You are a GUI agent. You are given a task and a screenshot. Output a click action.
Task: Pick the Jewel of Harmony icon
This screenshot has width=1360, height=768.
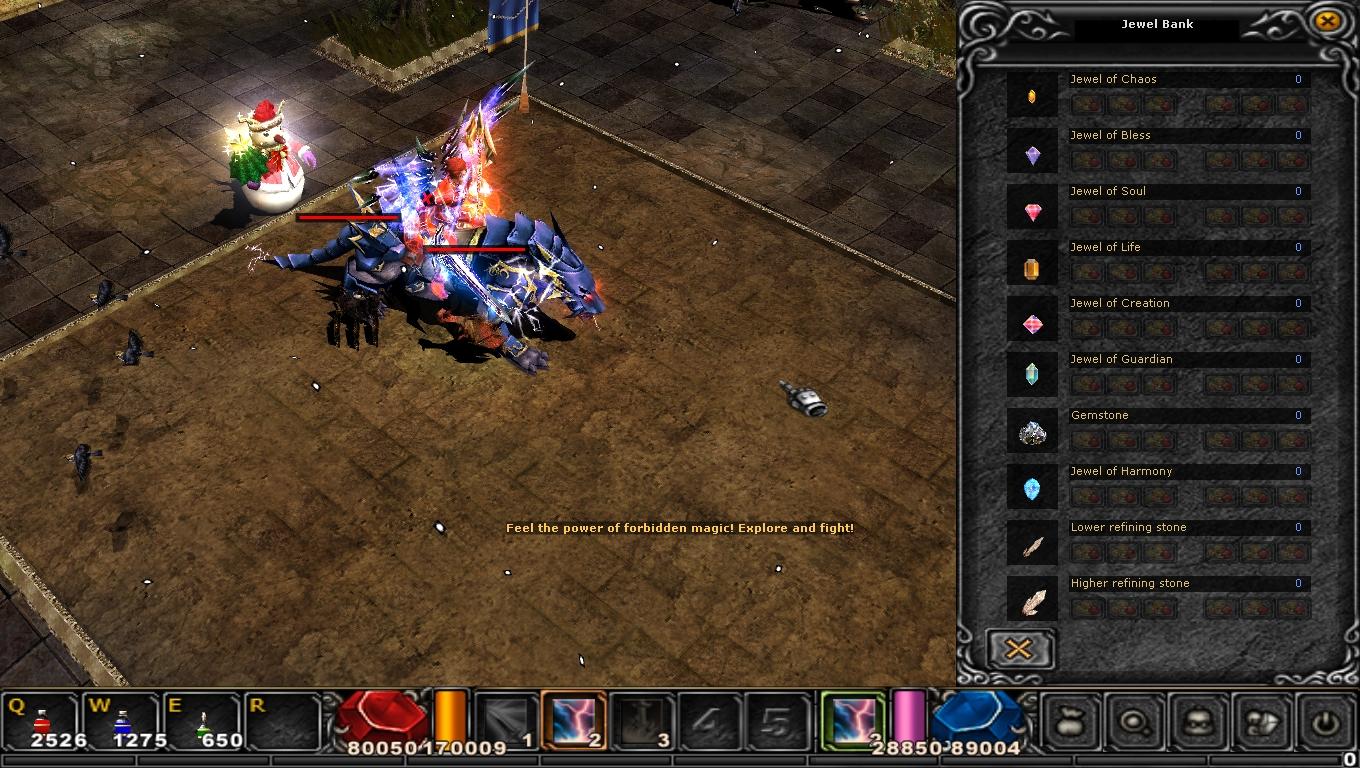[x=1032, y=489]
